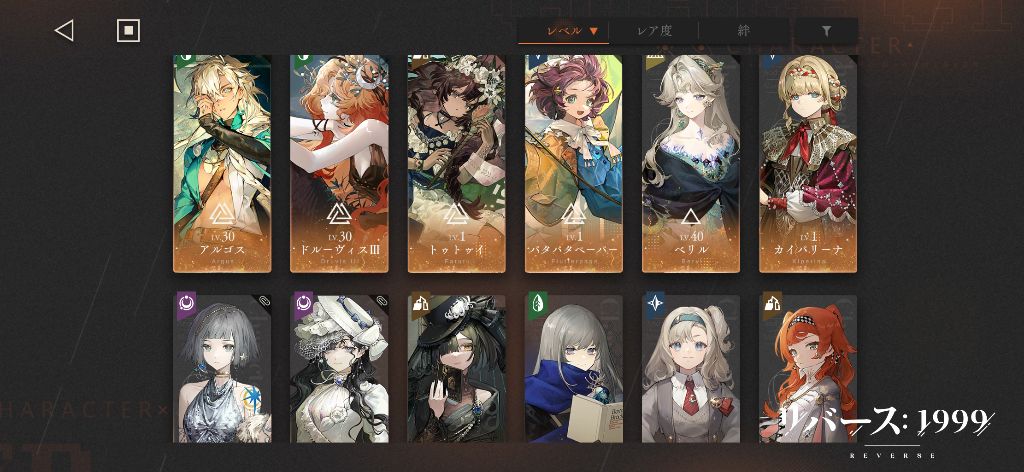Select the short gray-haired girl card
The width and height of the screenshot is (1024, 472).
pos(222,368)
